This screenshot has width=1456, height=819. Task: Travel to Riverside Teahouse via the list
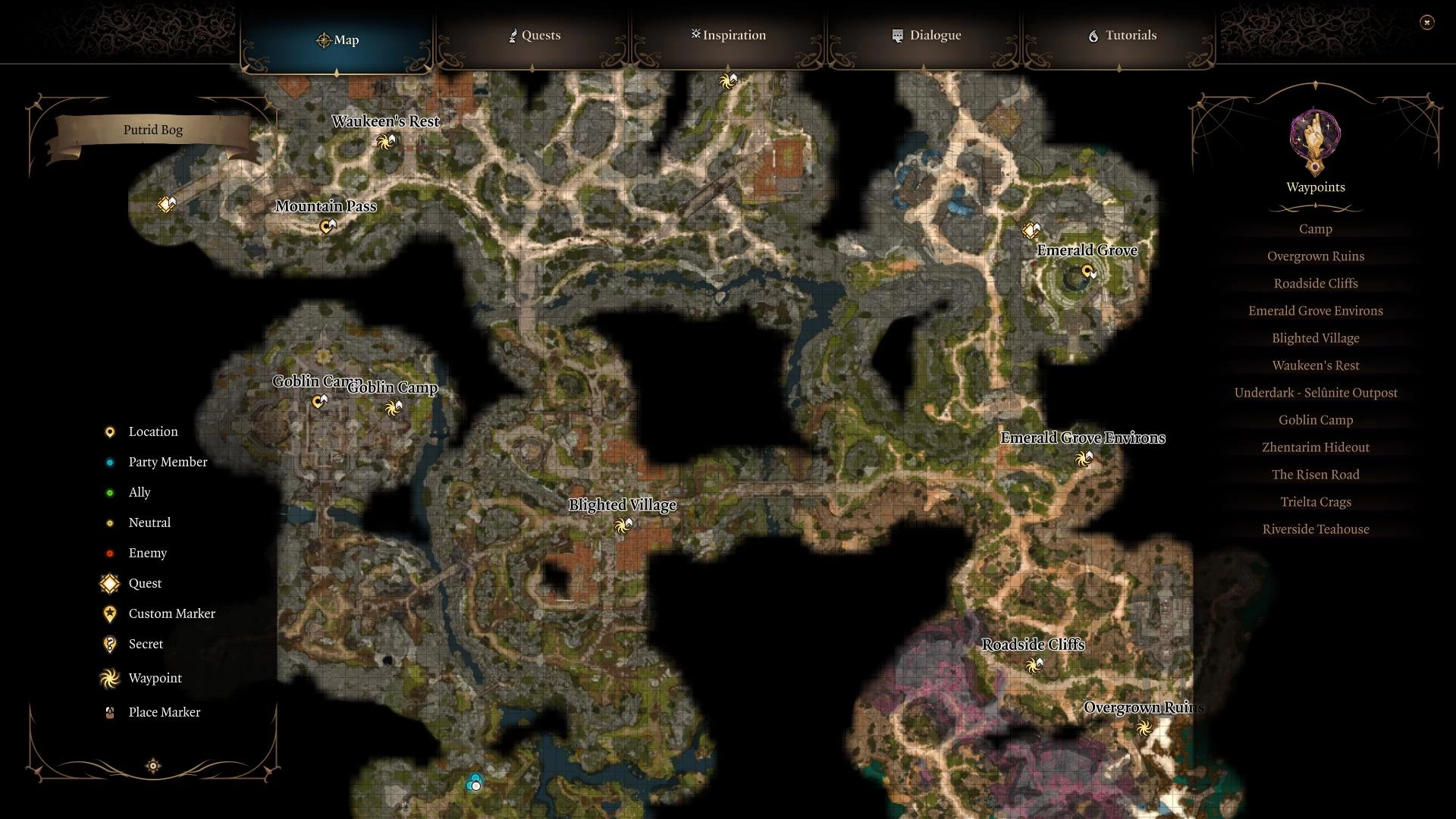(x=1315, y=529)
